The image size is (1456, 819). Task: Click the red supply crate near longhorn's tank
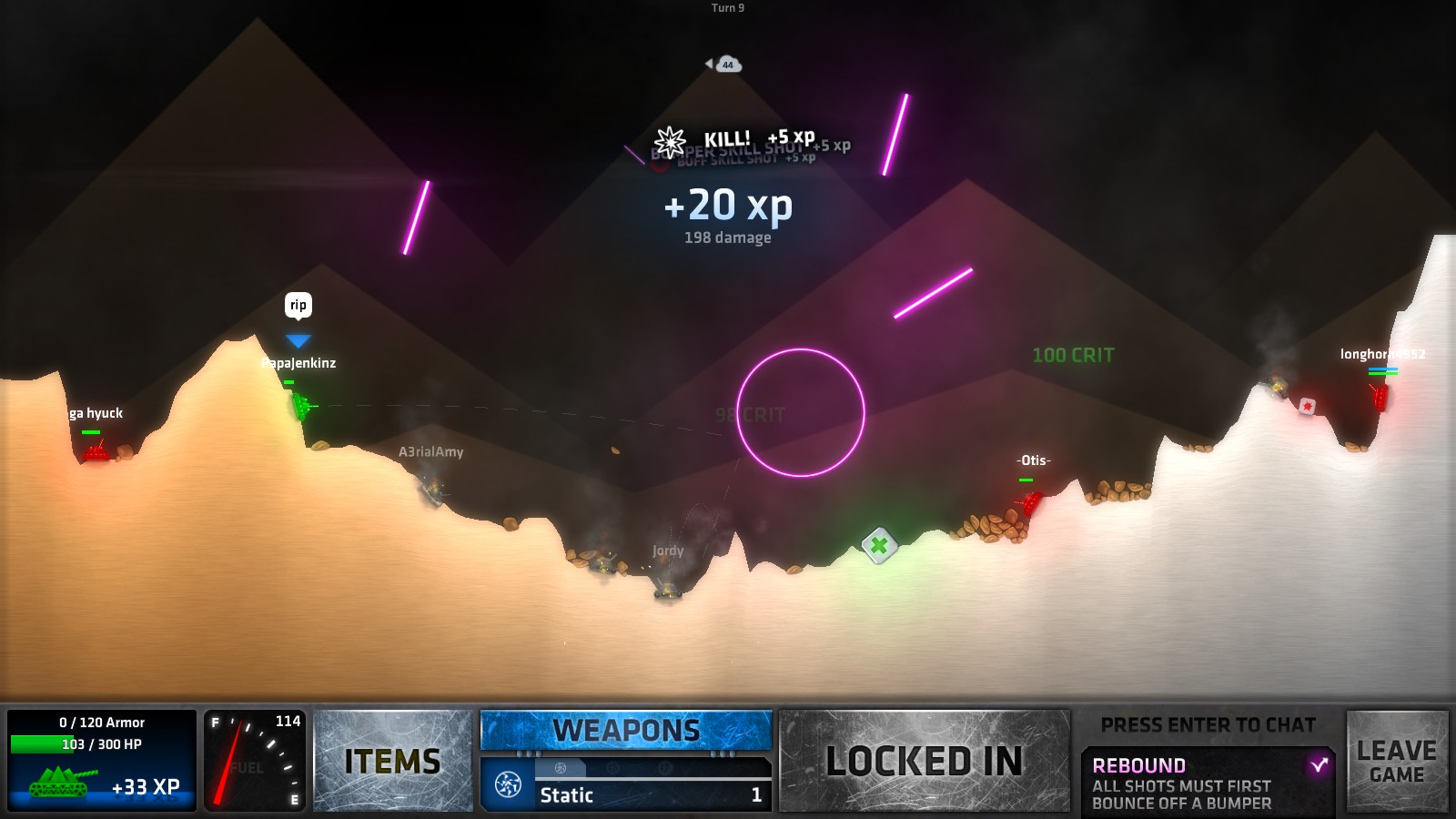pyautogui.click(x=1308, y=407)
